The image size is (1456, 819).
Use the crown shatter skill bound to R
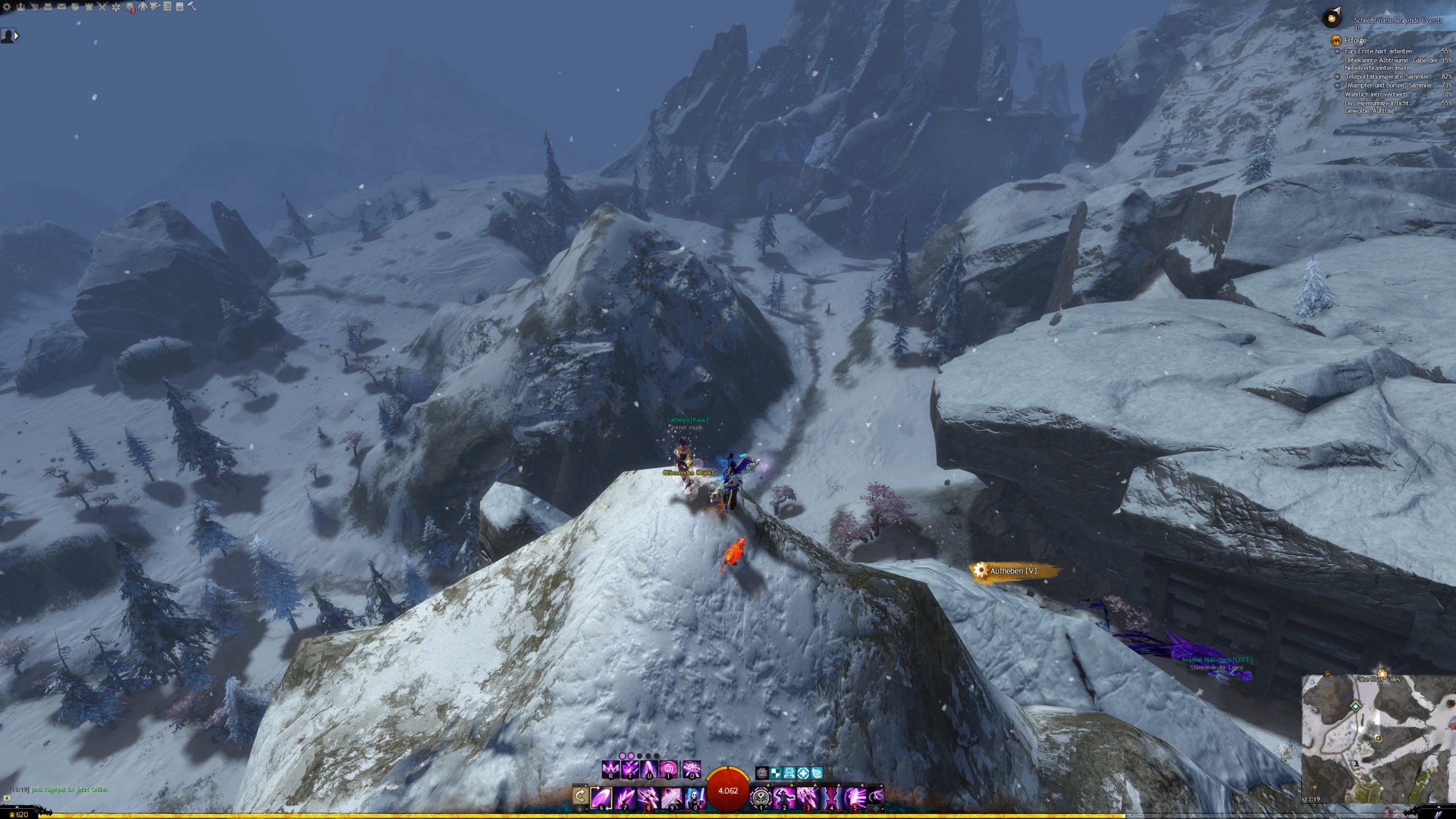click(x=611, y=770)
